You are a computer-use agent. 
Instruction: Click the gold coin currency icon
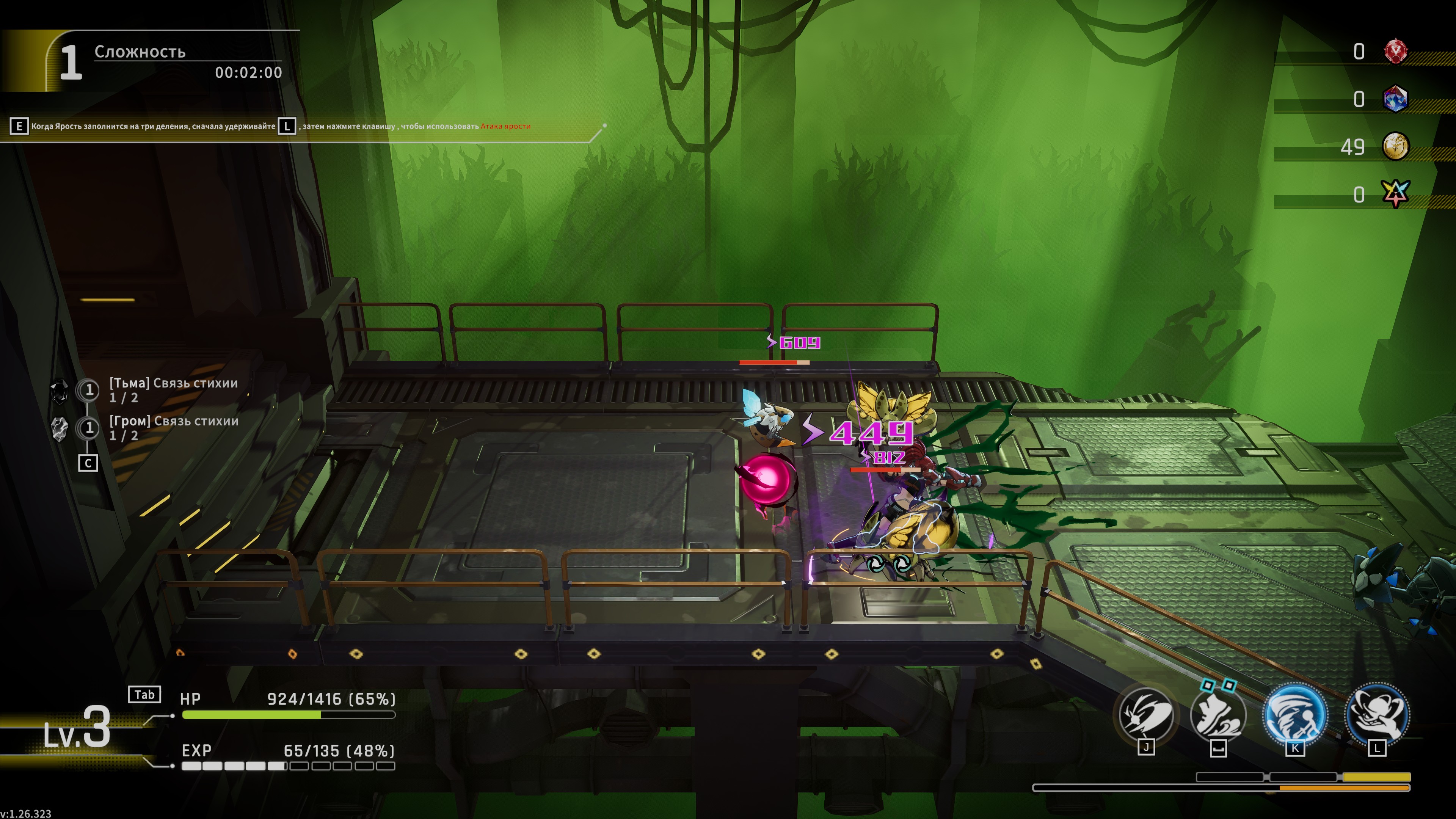tap(1395, 147)
